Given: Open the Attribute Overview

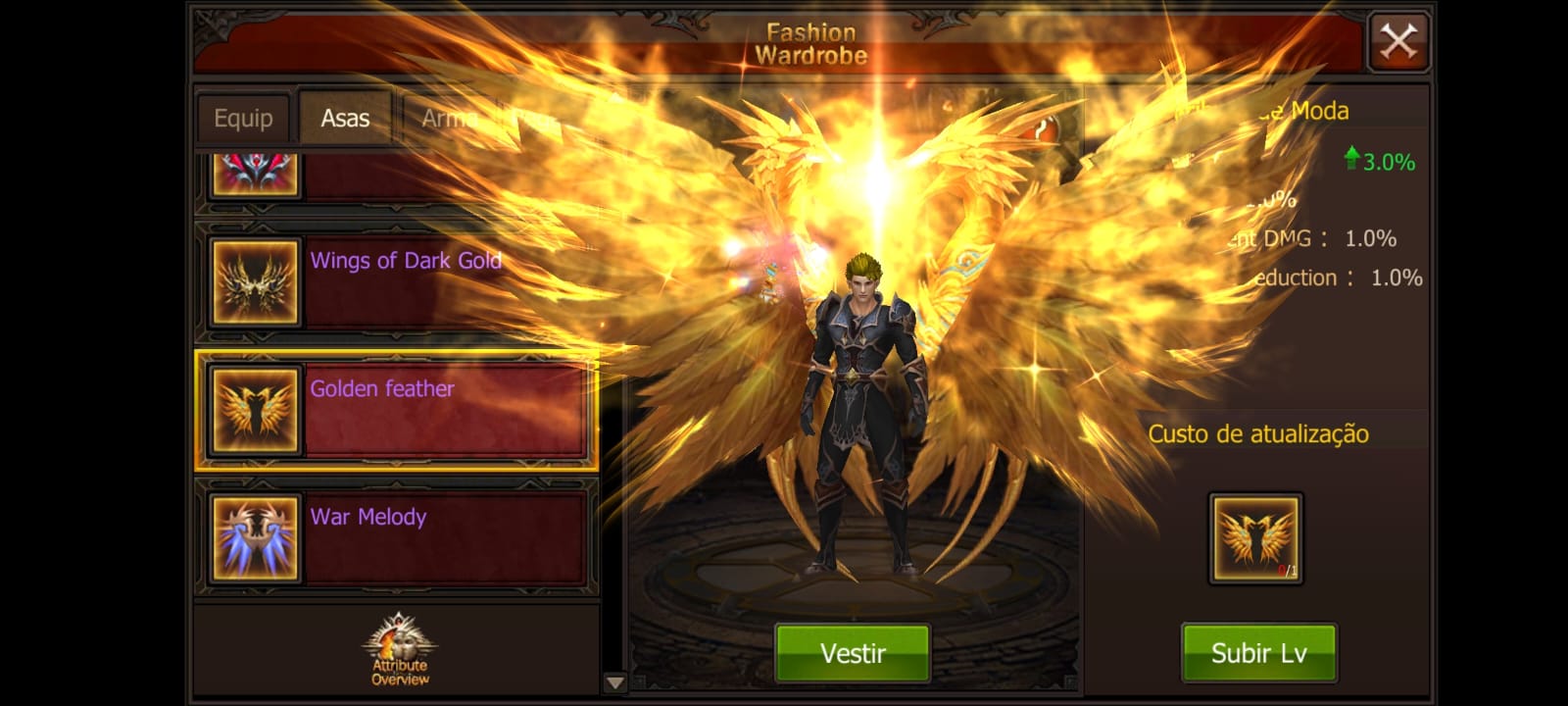Looking at the screenshot, I should tap(399, 649).
